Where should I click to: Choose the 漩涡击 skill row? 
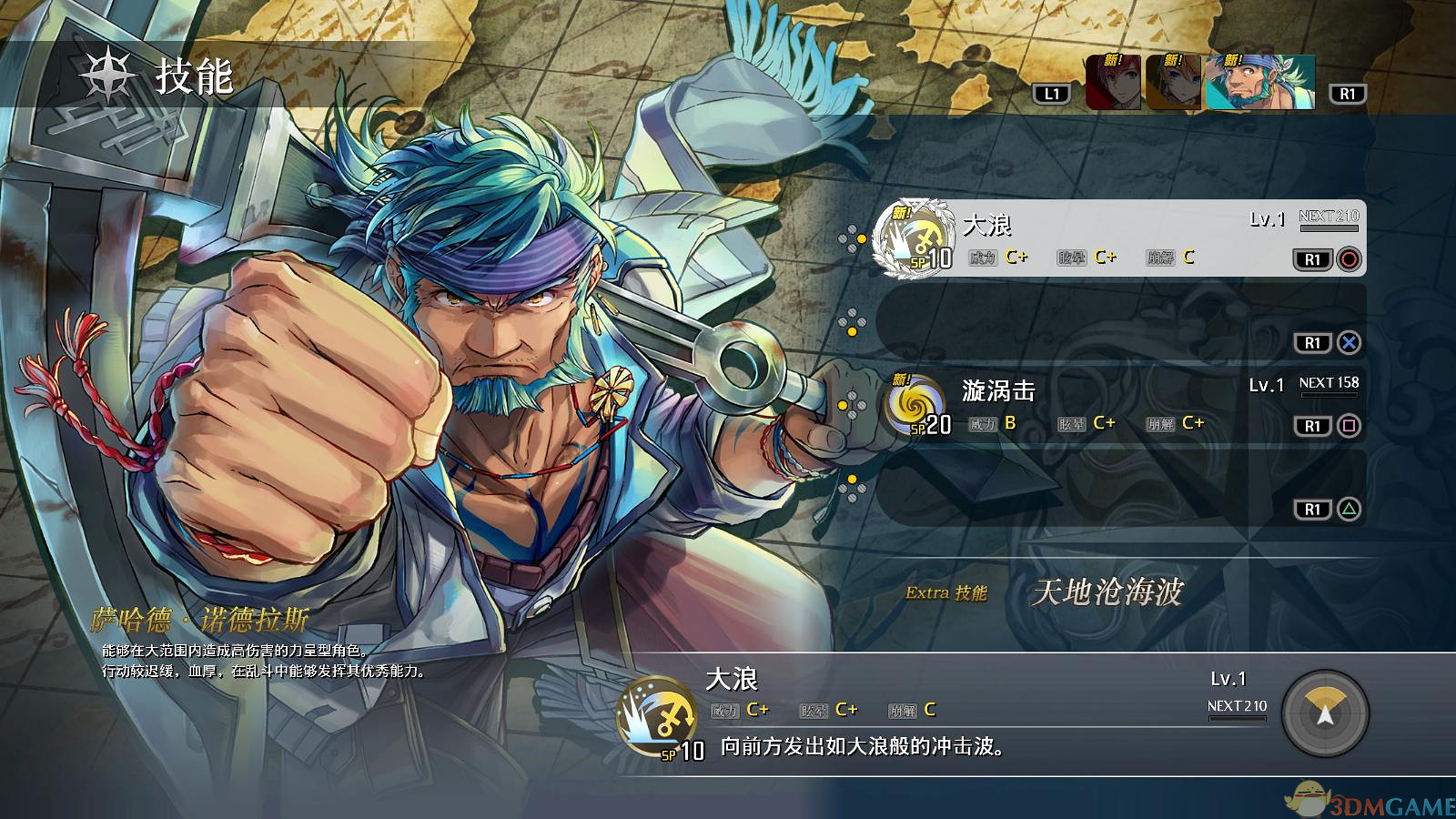tap(1119, 405)
